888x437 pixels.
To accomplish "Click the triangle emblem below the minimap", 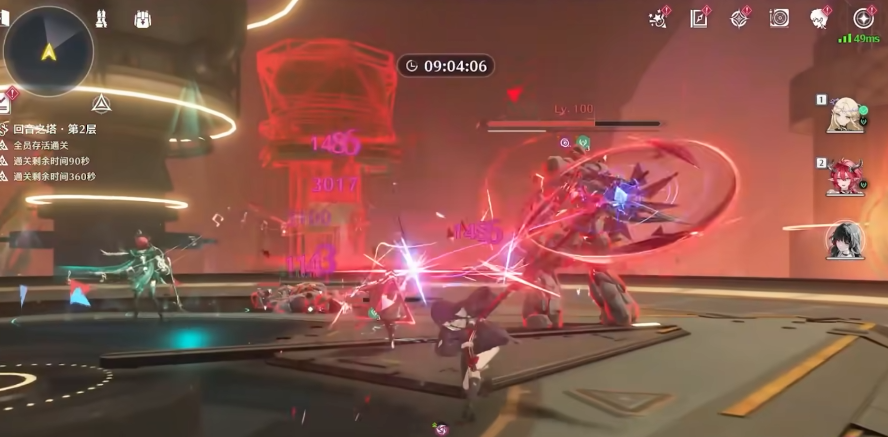I will [100, 103].
